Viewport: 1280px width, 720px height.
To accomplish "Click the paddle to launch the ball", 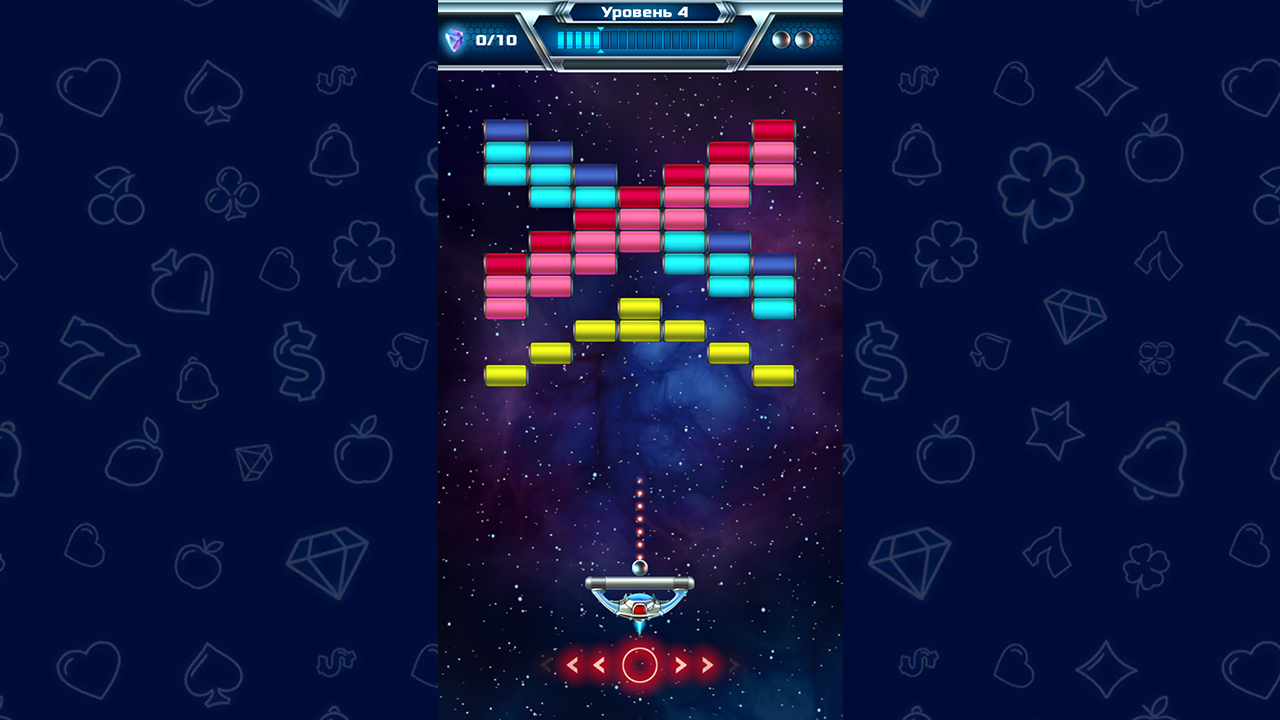I will click(x=639, y=581).
